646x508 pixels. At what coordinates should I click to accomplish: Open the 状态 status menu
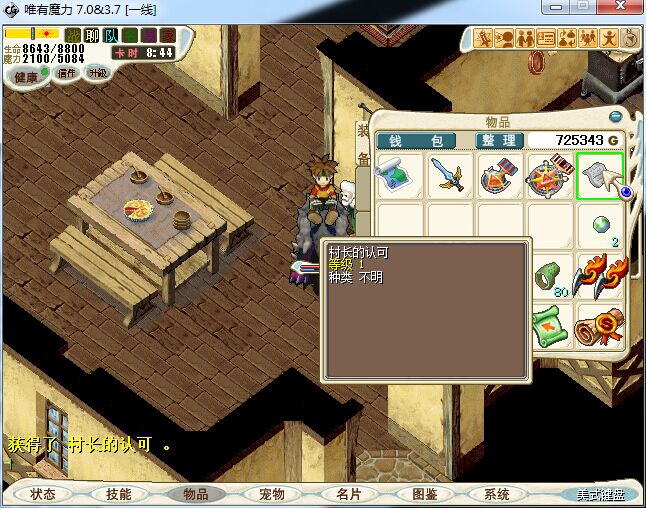tap(43, 494)
